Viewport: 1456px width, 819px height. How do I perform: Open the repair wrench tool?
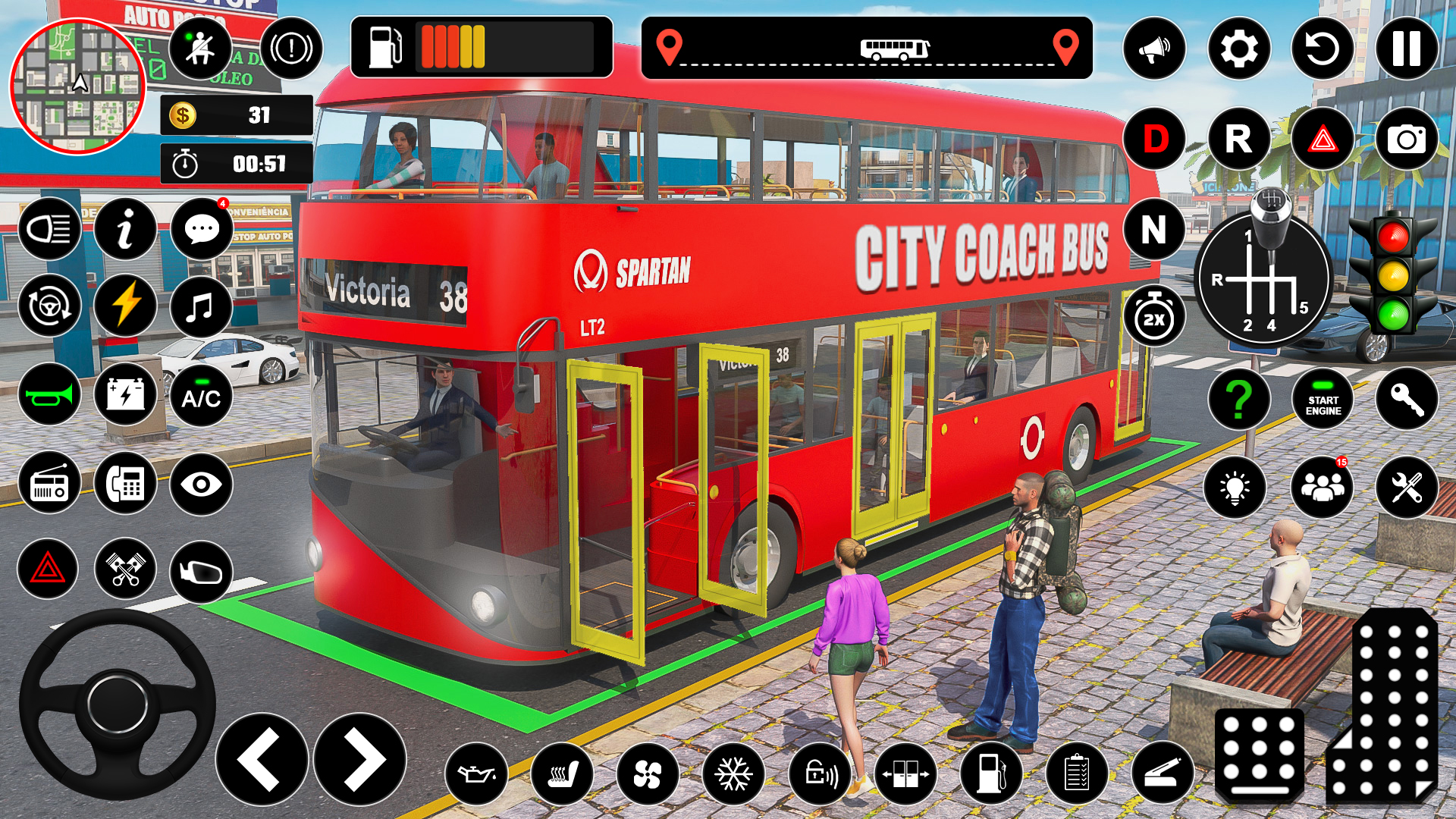pyautogui.click(x=1408, y=486)
